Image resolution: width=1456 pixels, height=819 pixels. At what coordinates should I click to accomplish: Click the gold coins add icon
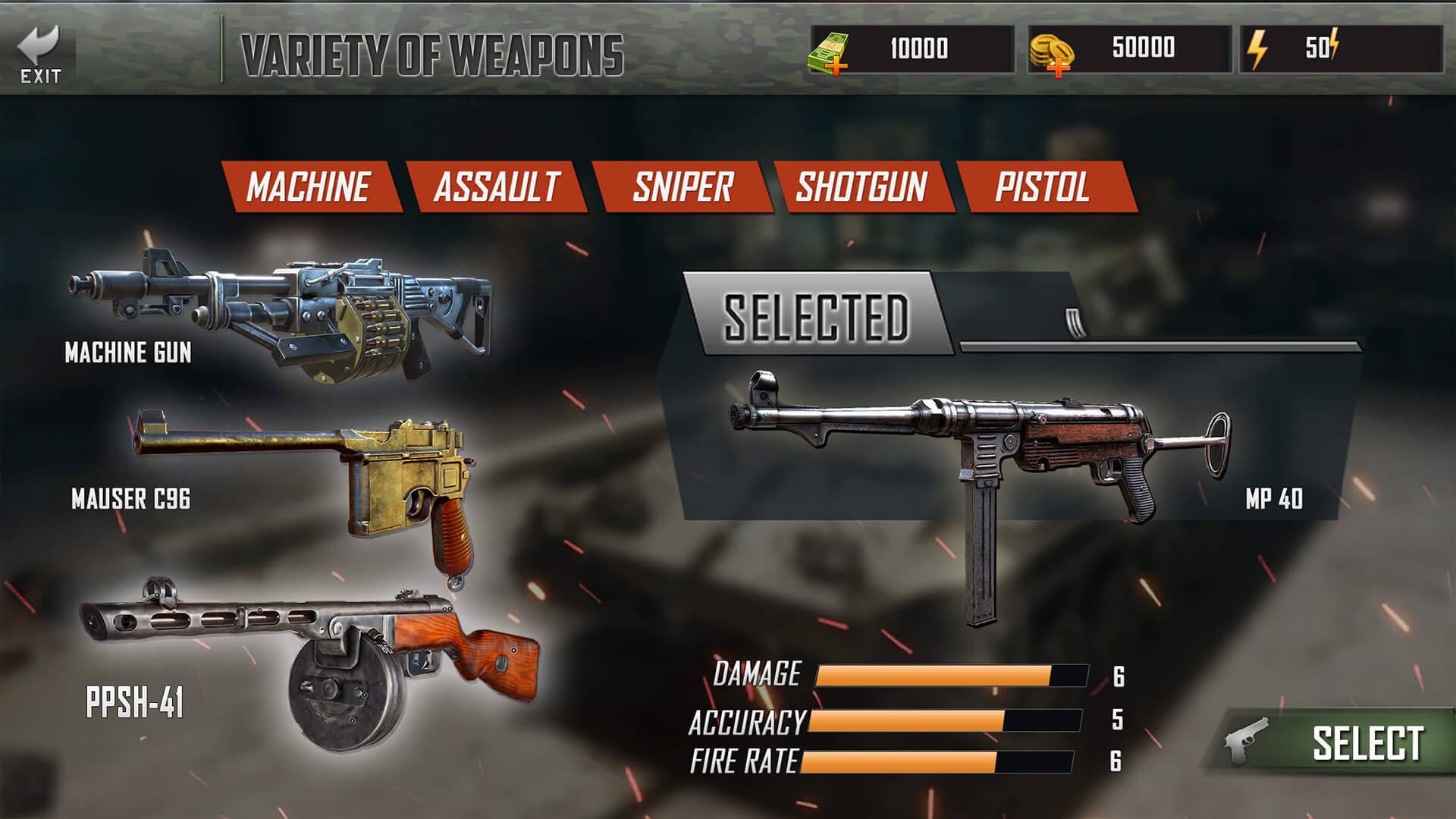coord(1059,69)
